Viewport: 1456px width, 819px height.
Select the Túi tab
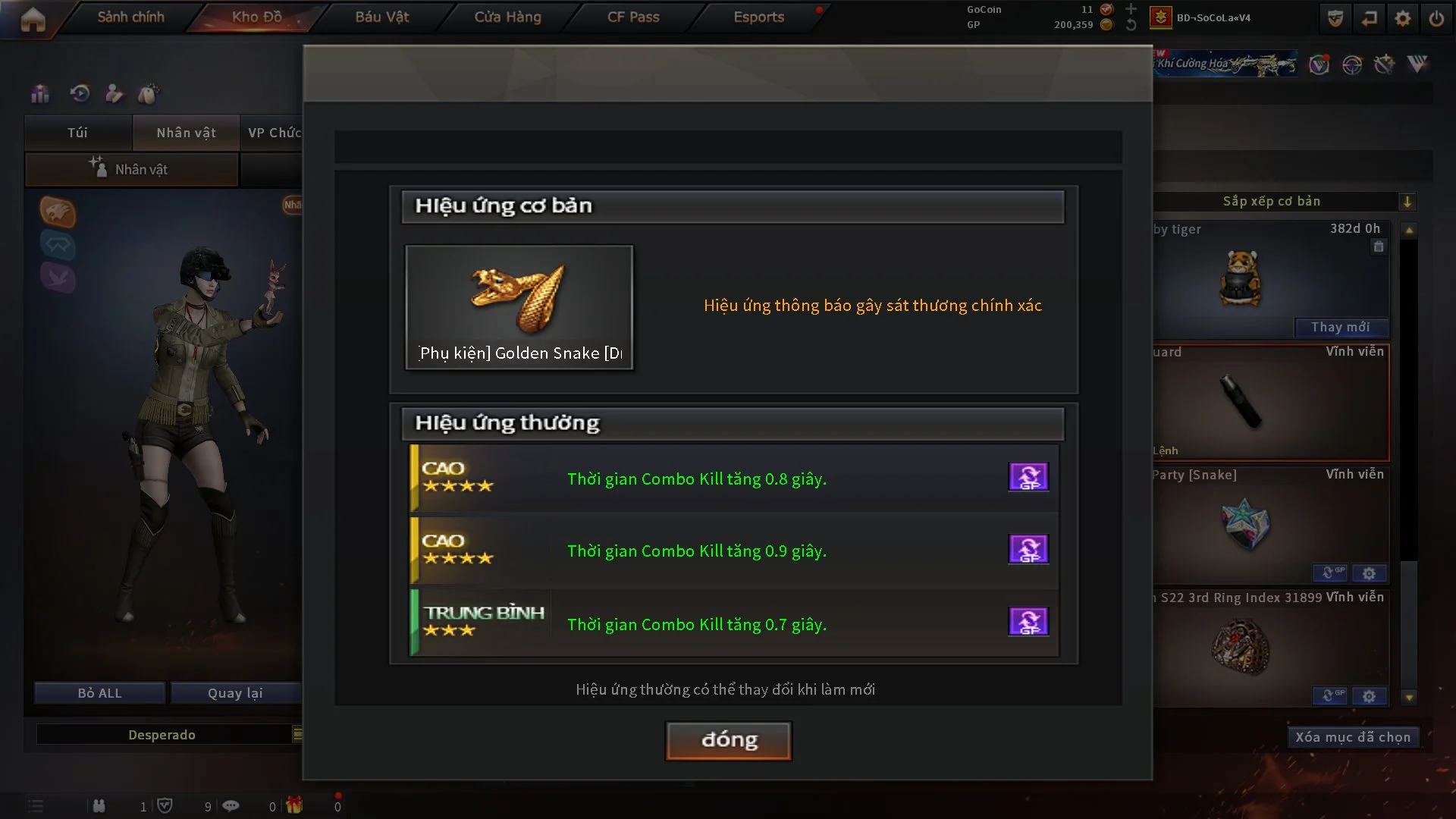pyautogui.click(x=77, y=133)
